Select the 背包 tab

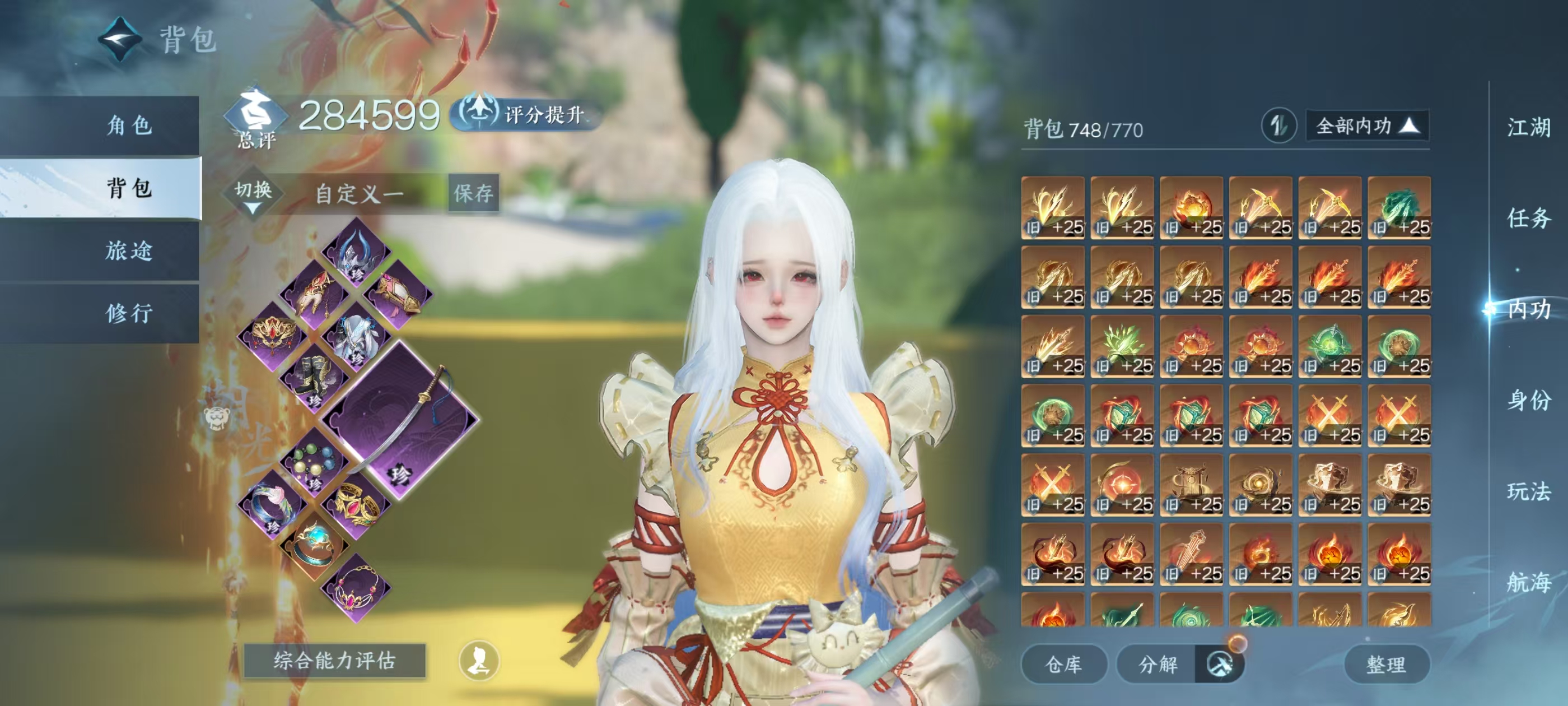click(x=128, y=188)
